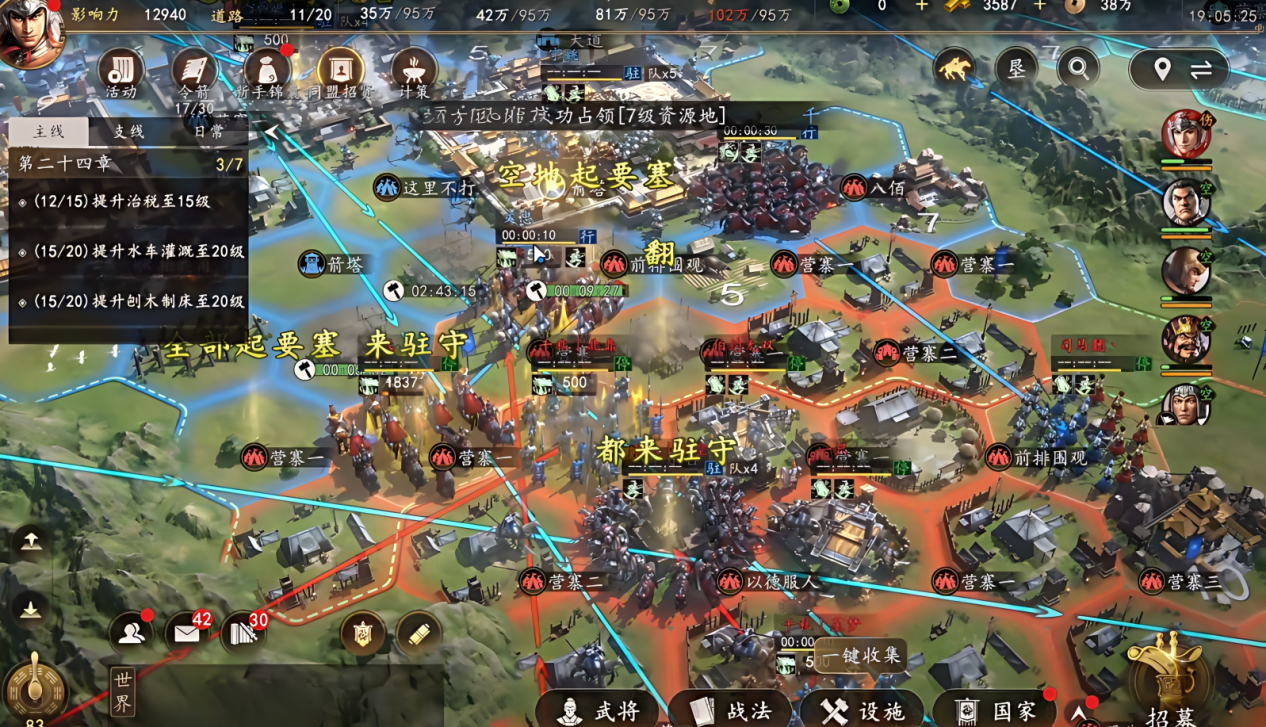Open the 同盟招贤 alliance recruitment icon
This screenshot has height=727, width=1266.
340,72
